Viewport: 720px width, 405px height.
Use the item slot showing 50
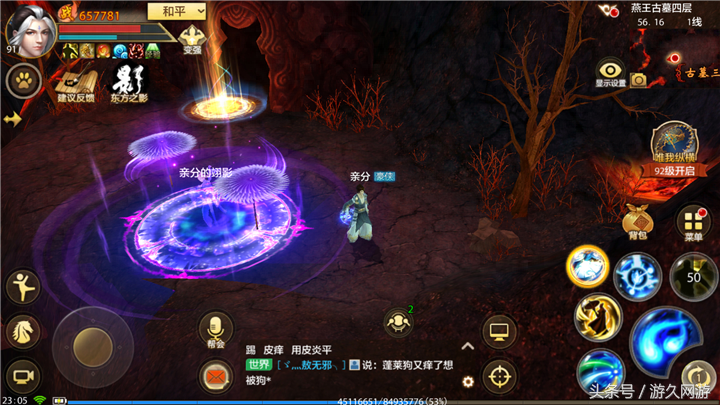click(x=690, y=273)
